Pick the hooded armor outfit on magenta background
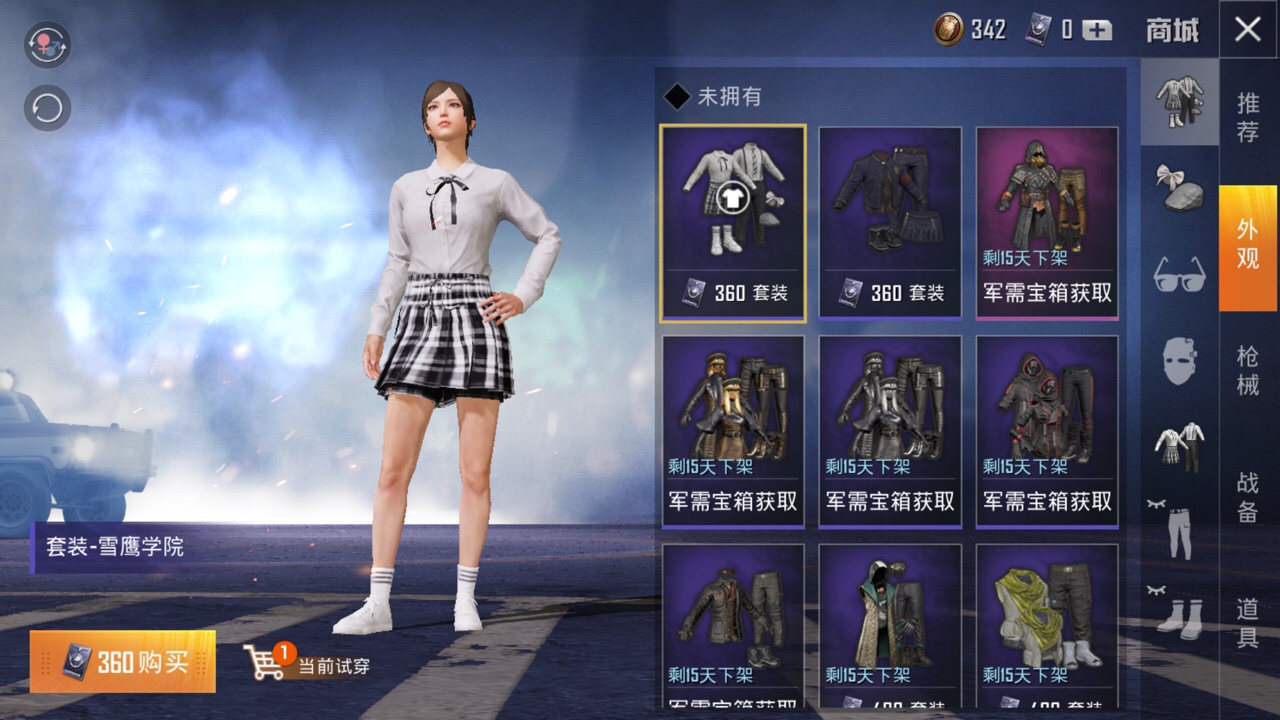Image resolution: width=1280 pixels, height=720 pixels. [x=1047, y=223]
